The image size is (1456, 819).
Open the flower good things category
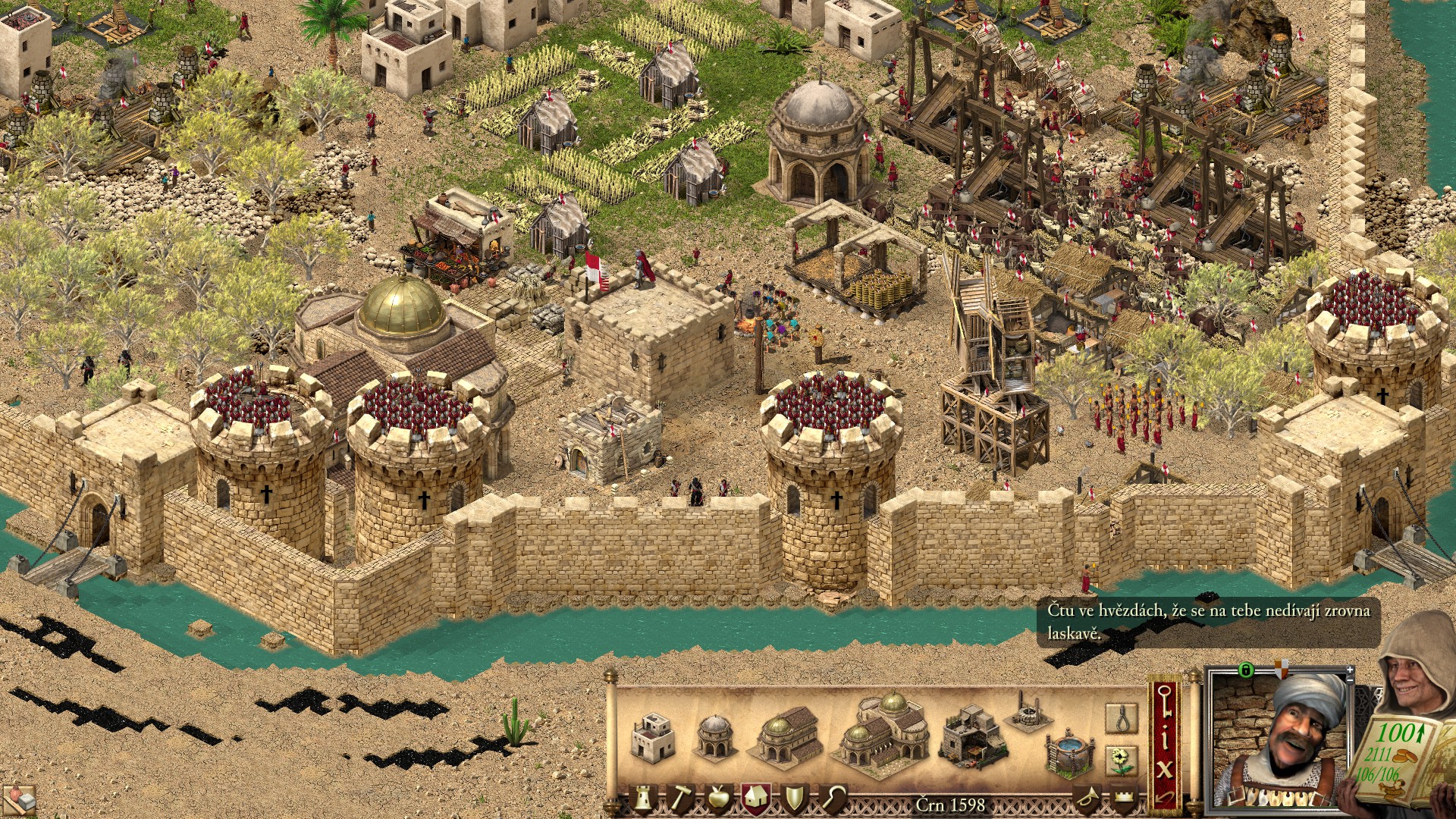1121,759
